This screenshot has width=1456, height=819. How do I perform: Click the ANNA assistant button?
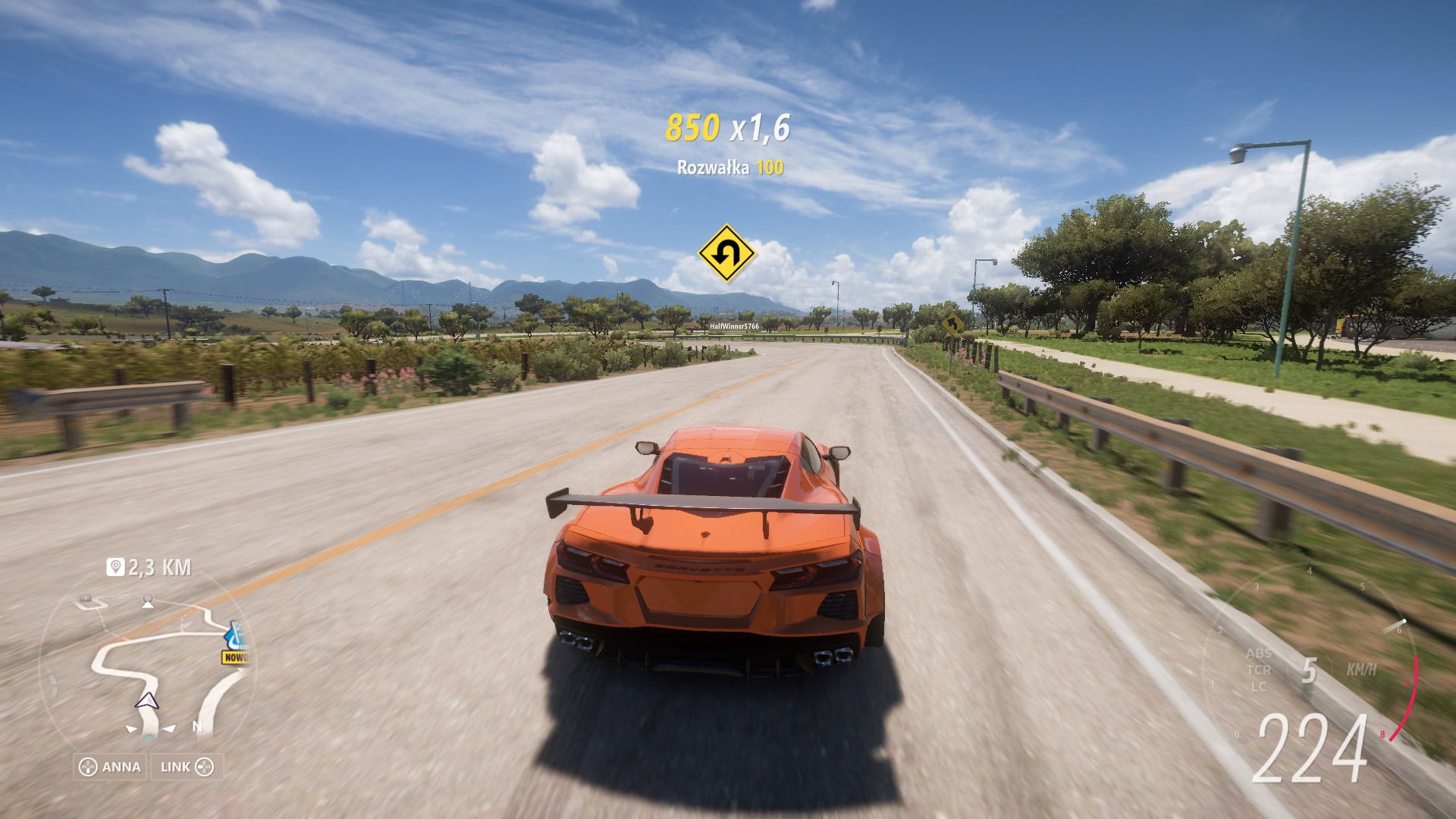click(x=108, y=767)
